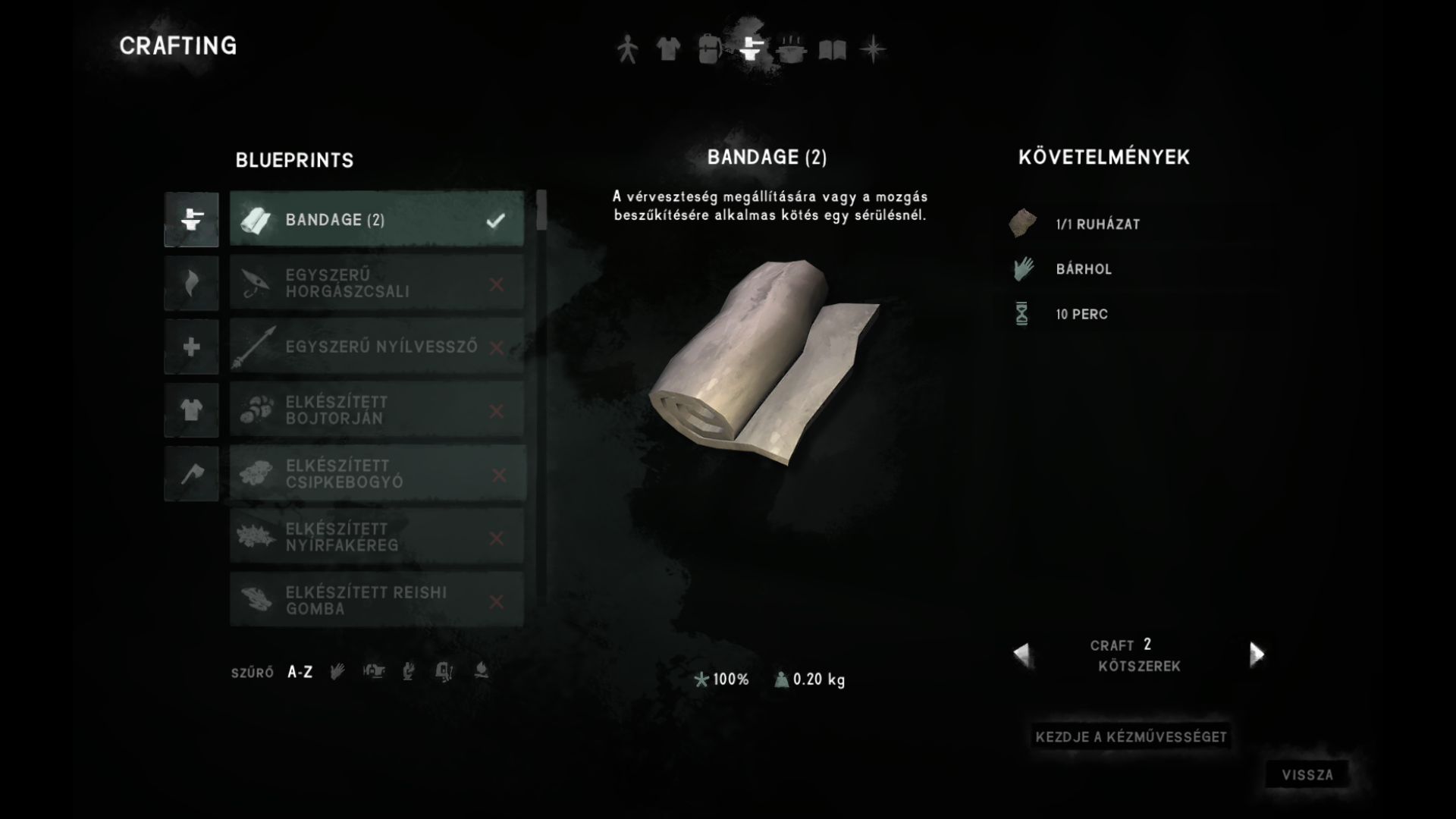Viewport: 1456px width, 819px height.
Task: Switch to the clothing shirt tab
Action: 668,49
